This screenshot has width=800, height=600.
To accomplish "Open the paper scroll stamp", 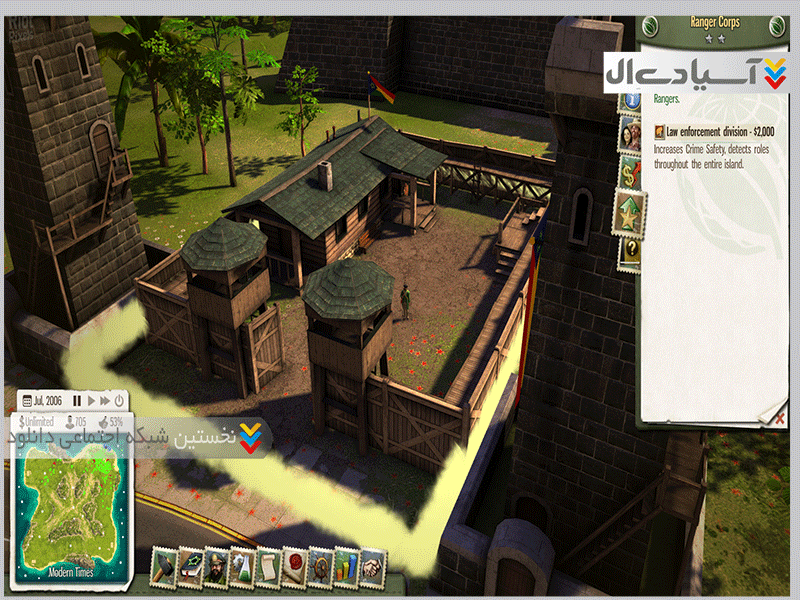I will coord(268,567).
